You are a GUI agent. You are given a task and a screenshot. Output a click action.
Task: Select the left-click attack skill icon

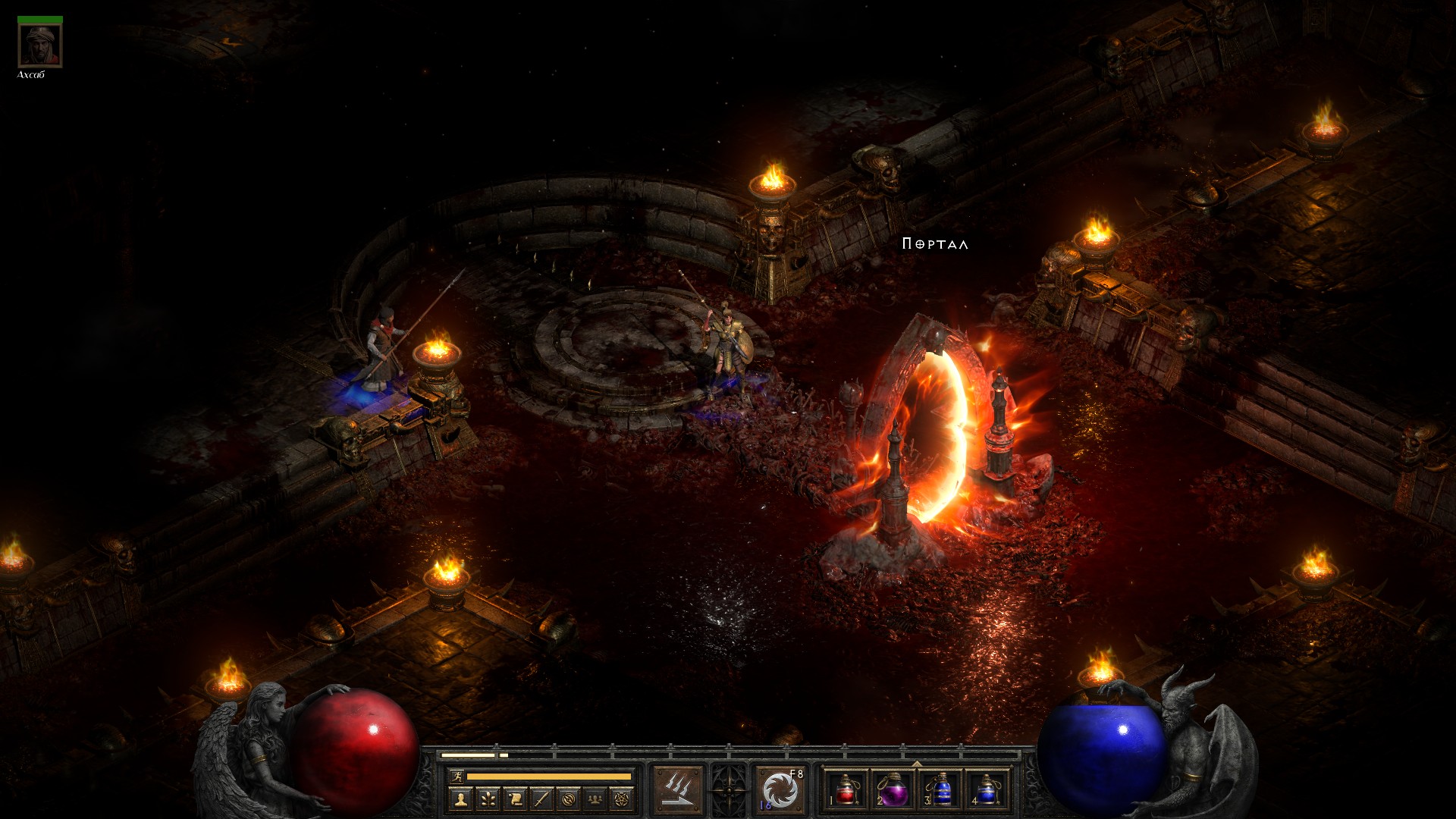point(678,790)
